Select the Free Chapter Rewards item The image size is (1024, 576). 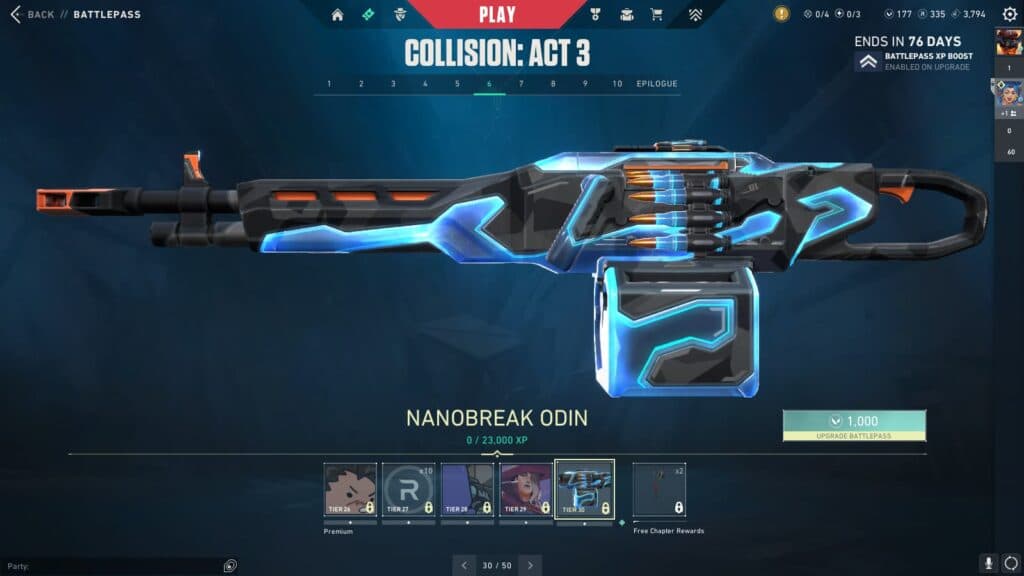659,489
